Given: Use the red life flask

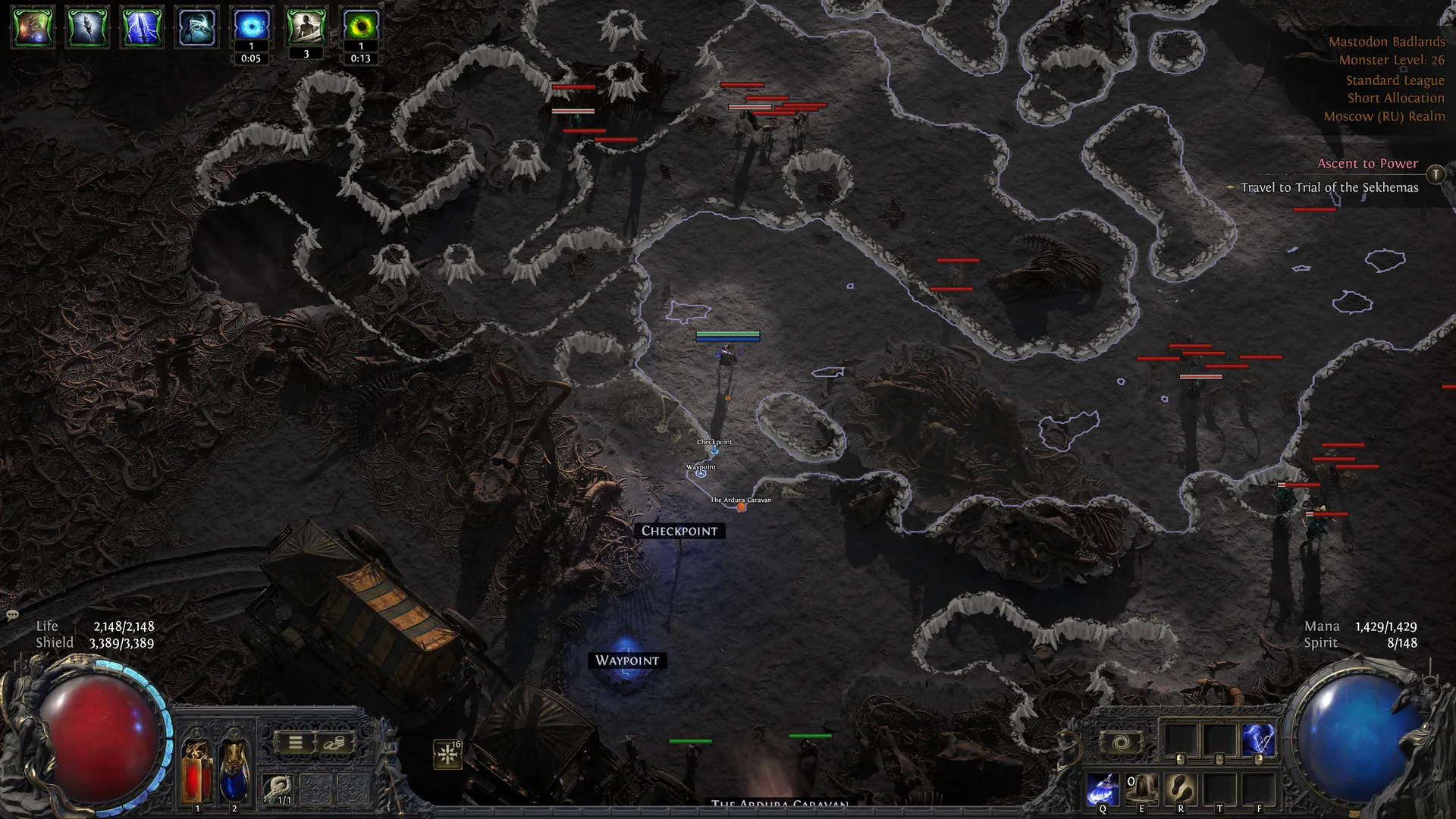Looking at the screenshot, I should click(x=197, y=770).
